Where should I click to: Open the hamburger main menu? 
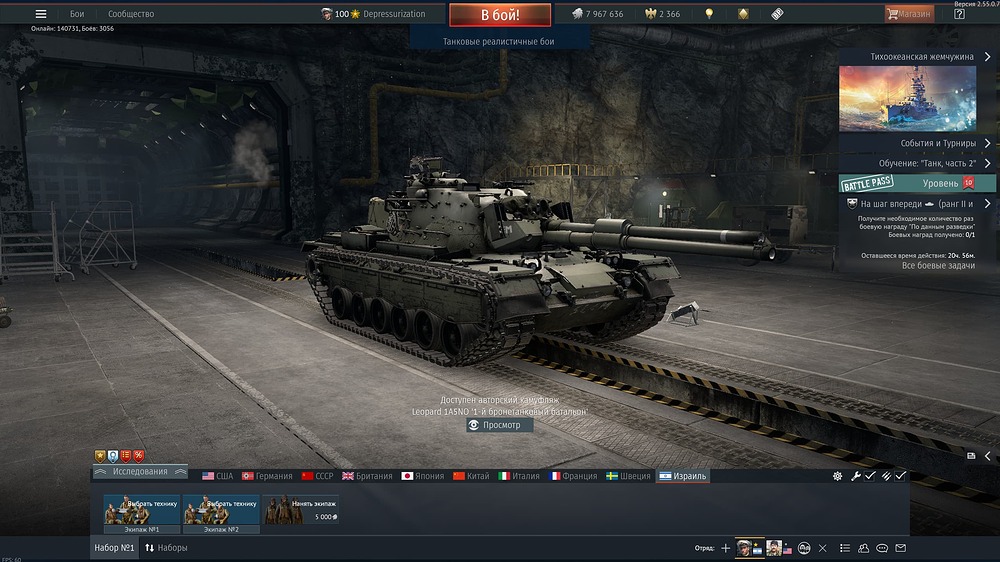coord(41,14)
